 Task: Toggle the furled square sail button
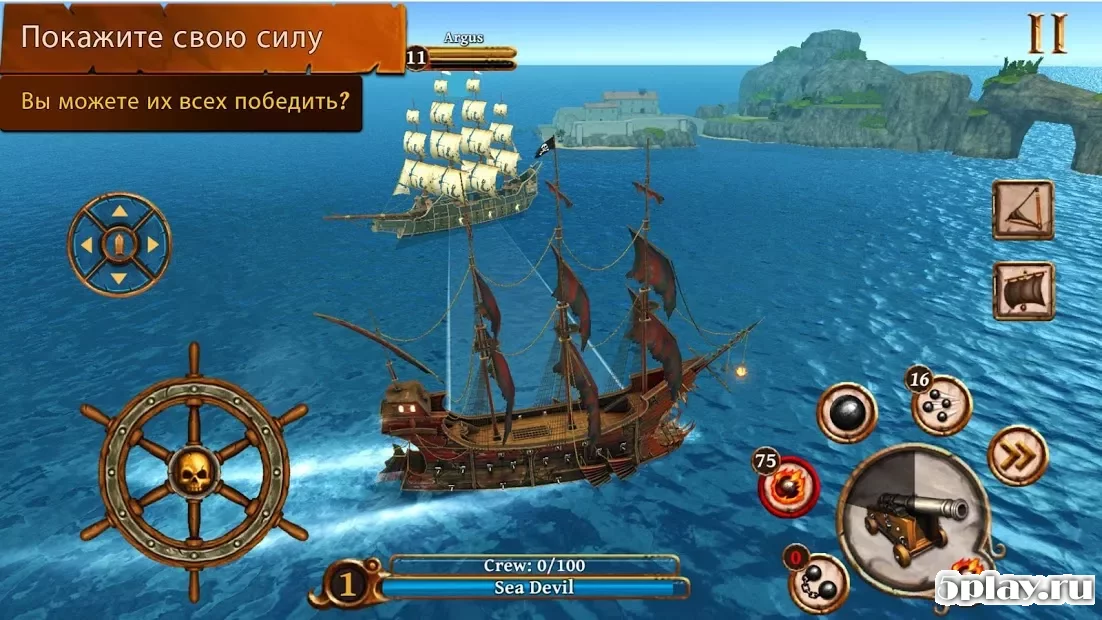click(1022, 291)
